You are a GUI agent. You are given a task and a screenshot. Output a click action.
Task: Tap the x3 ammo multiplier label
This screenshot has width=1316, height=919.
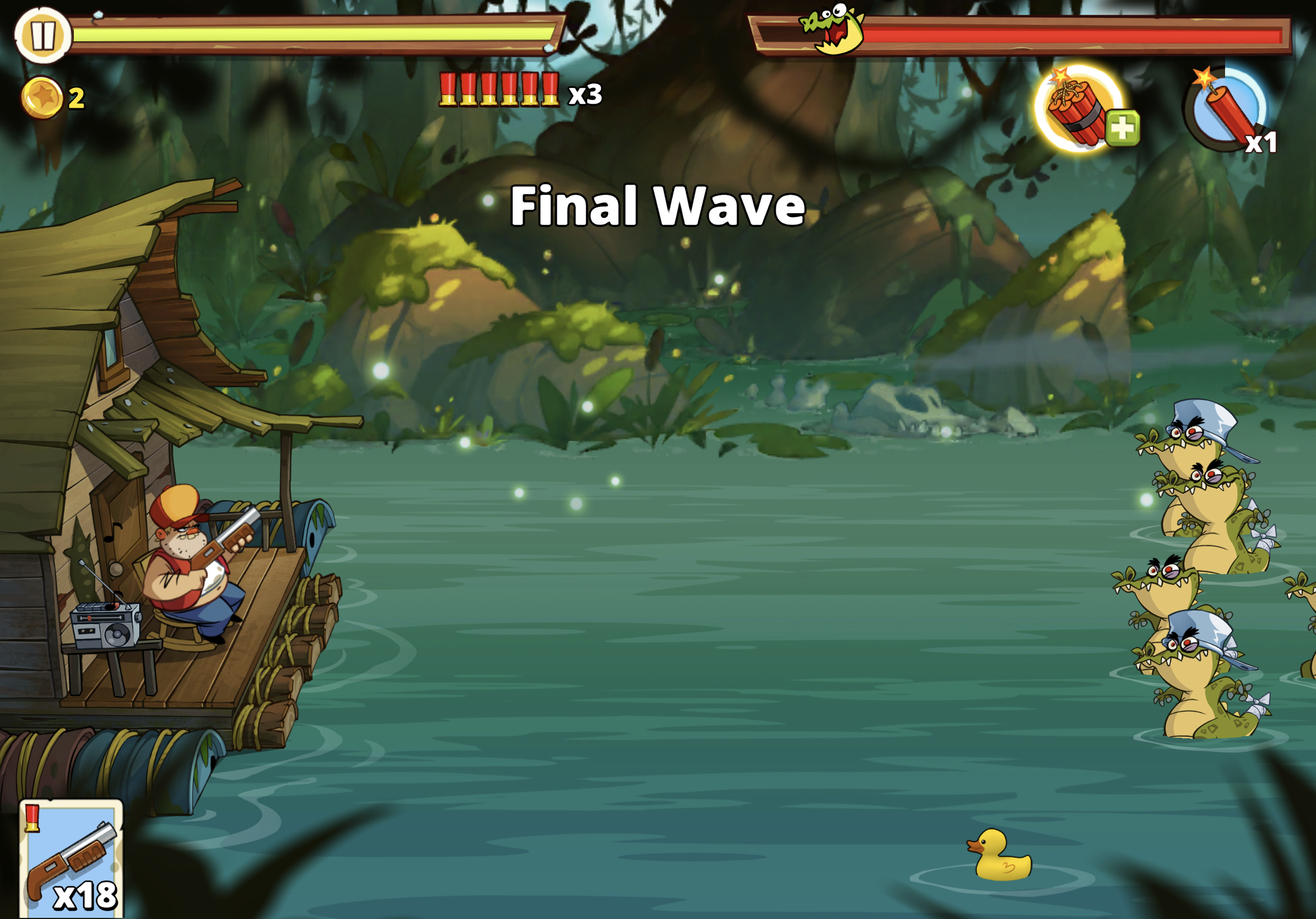pos(586,96)
